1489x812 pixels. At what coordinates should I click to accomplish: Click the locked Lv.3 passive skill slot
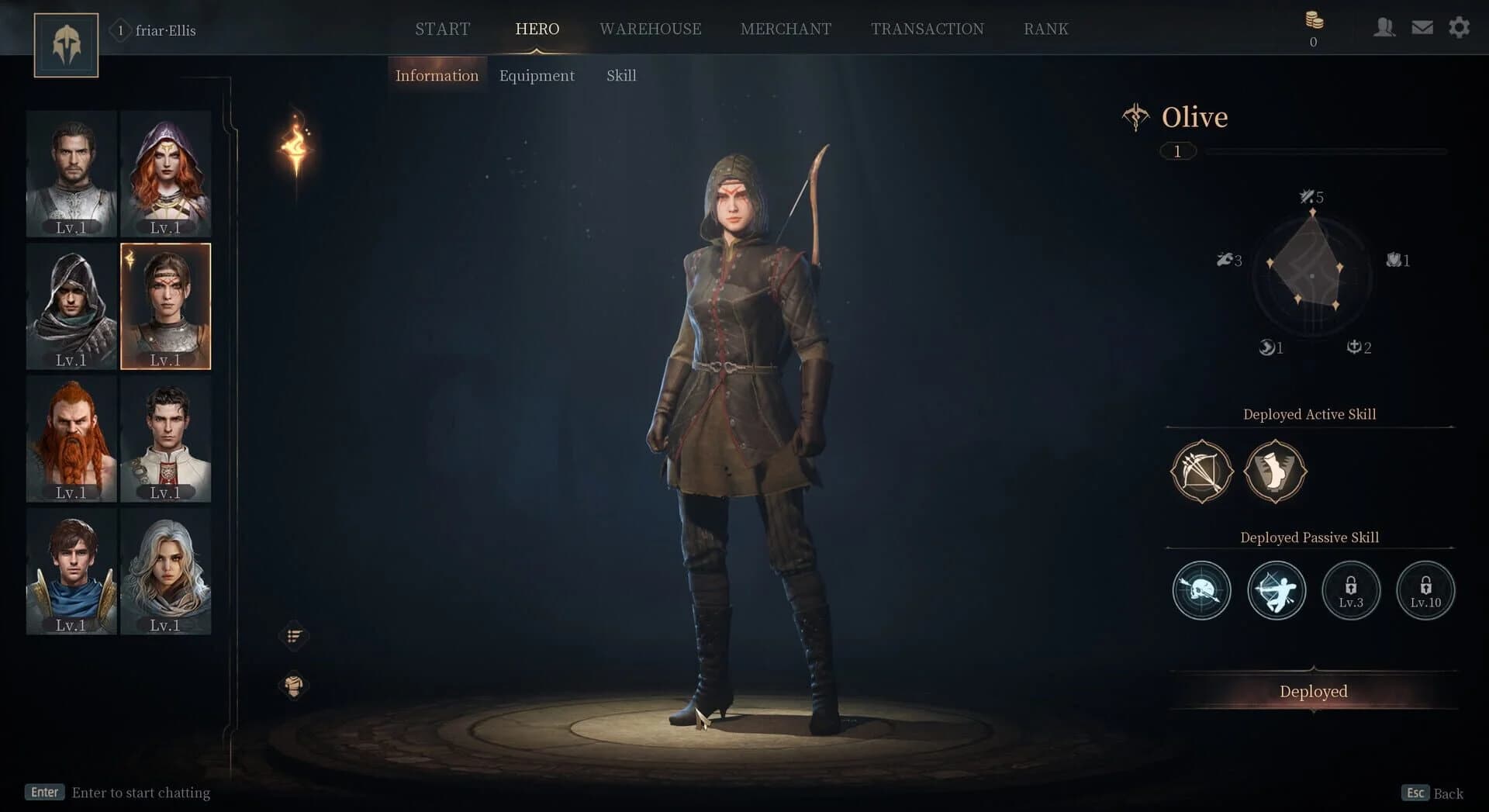[x=1350, y=590]
